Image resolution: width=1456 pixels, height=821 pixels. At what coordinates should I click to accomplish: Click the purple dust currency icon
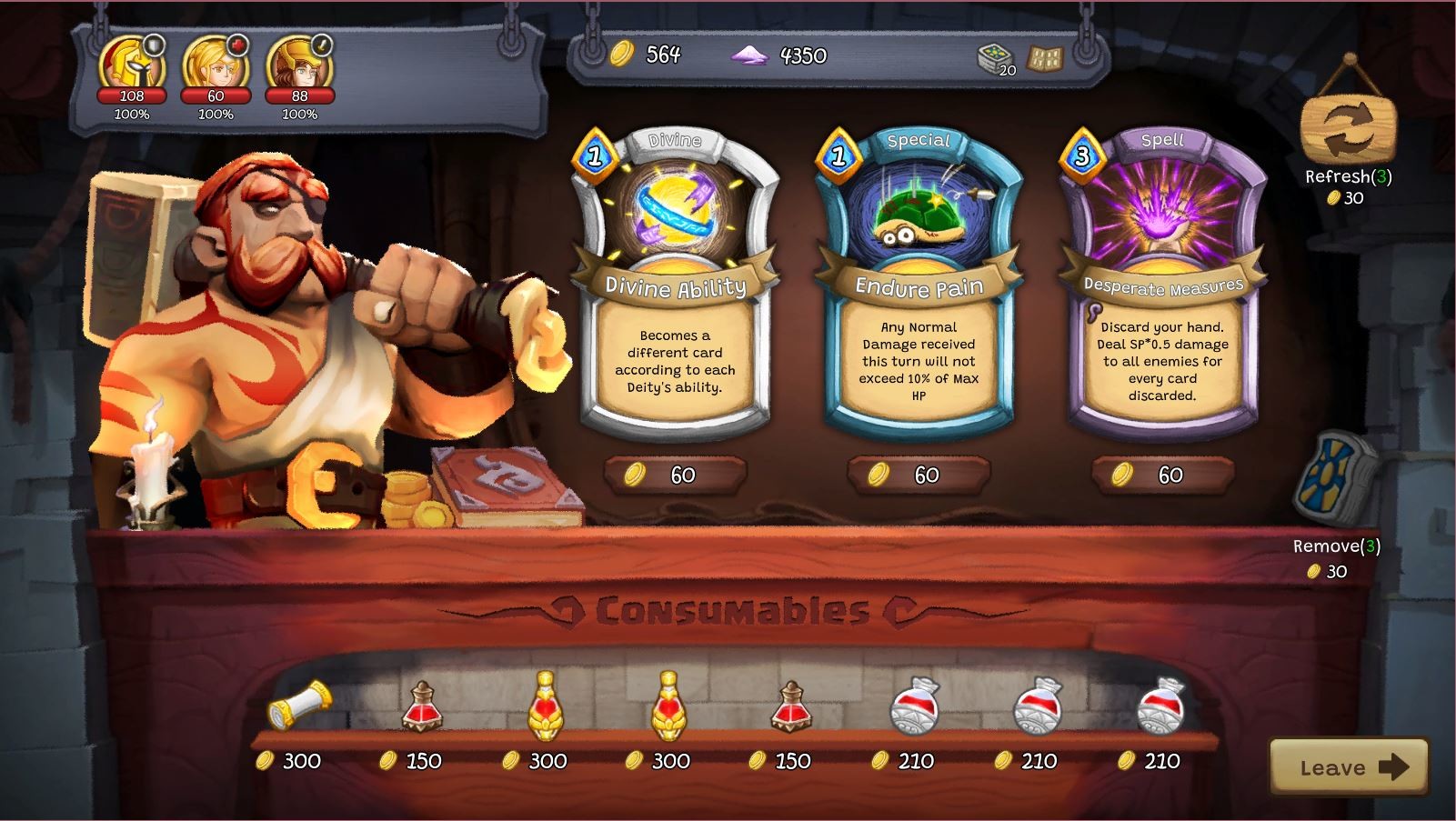tap(749, 55)
